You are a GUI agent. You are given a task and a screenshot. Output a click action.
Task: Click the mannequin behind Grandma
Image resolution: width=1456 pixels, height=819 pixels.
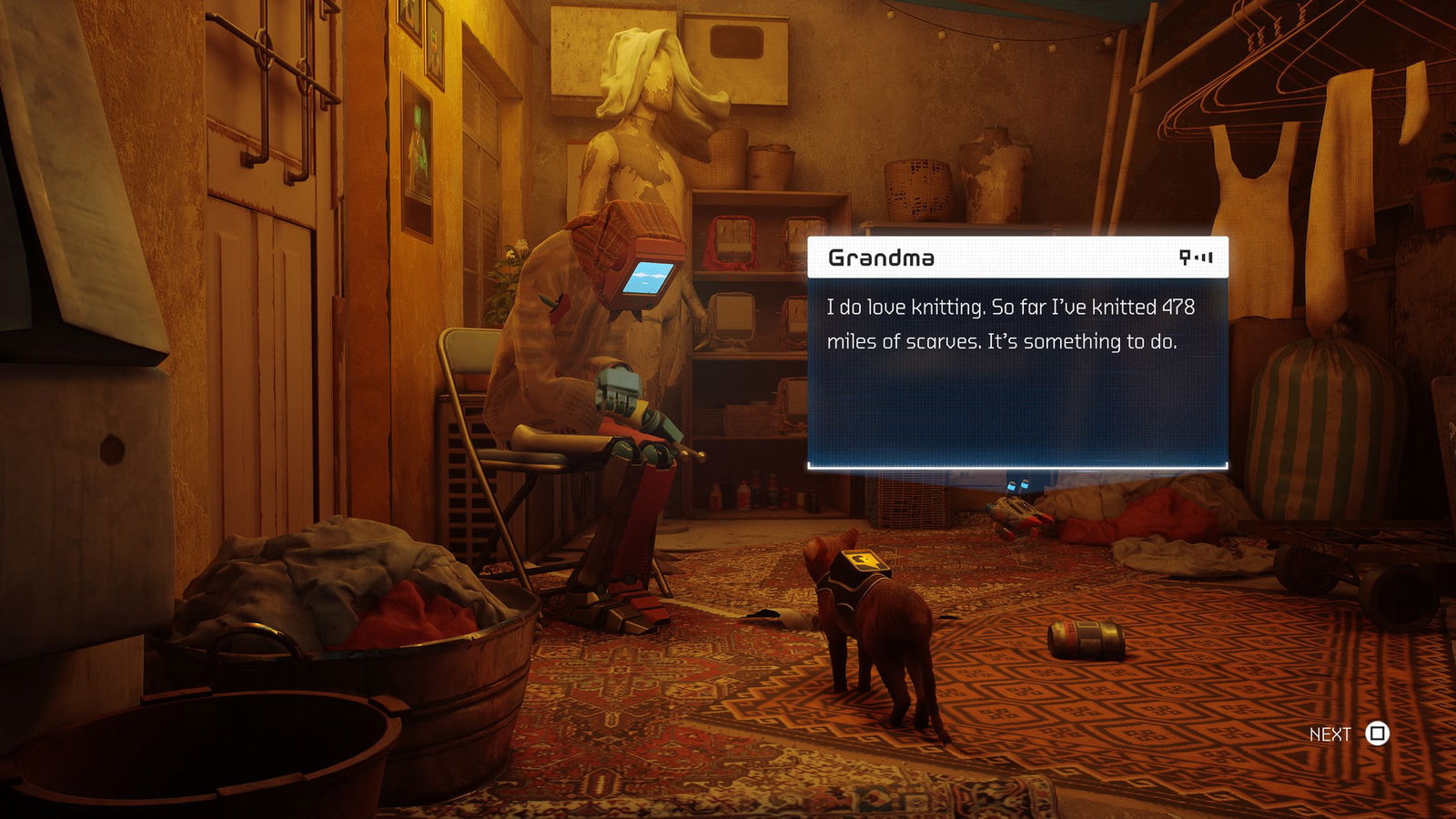[637, 136]
